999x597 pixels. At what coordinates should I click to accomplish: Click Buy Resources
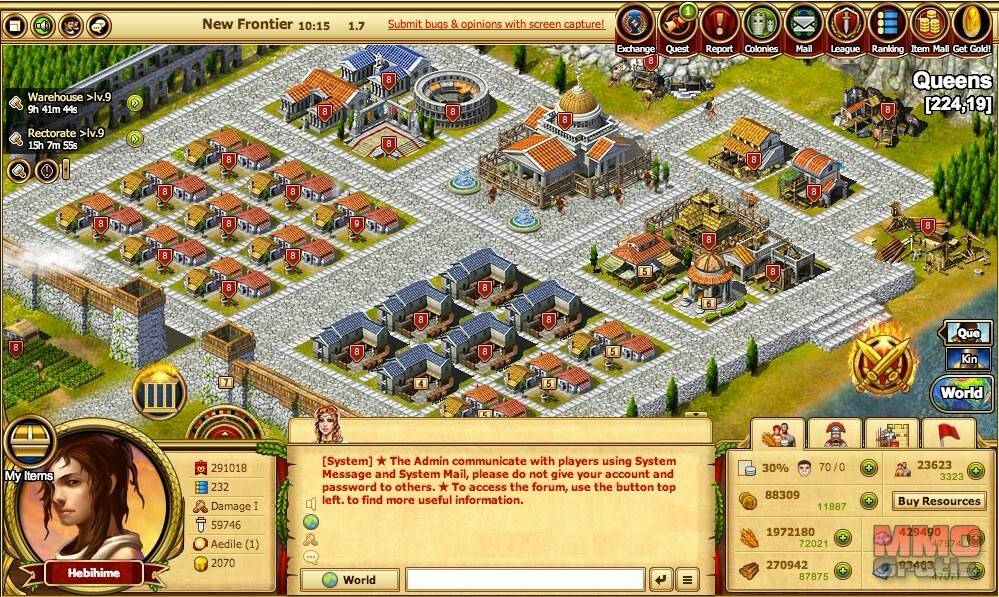pos(938,501)
